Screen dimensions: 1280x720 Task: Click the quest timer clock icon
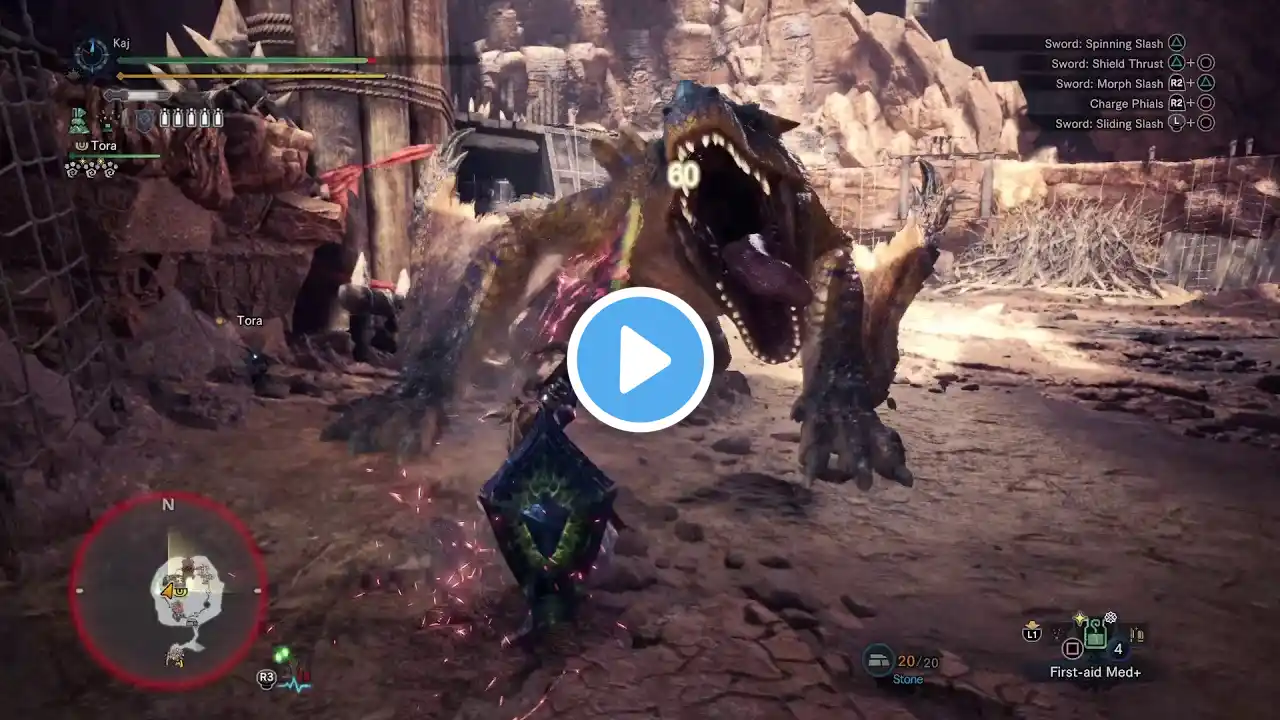pos(91,55)
